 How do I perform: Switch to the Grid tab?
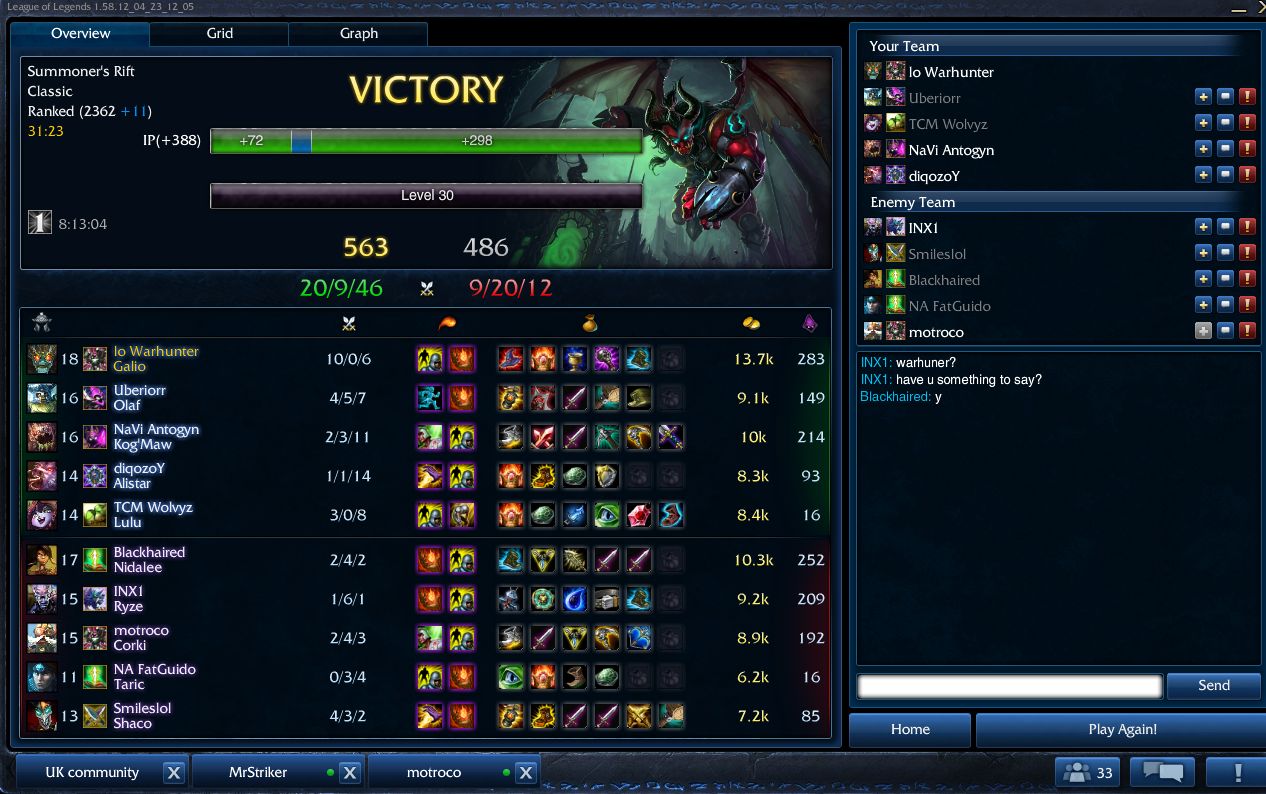(219, 33)
